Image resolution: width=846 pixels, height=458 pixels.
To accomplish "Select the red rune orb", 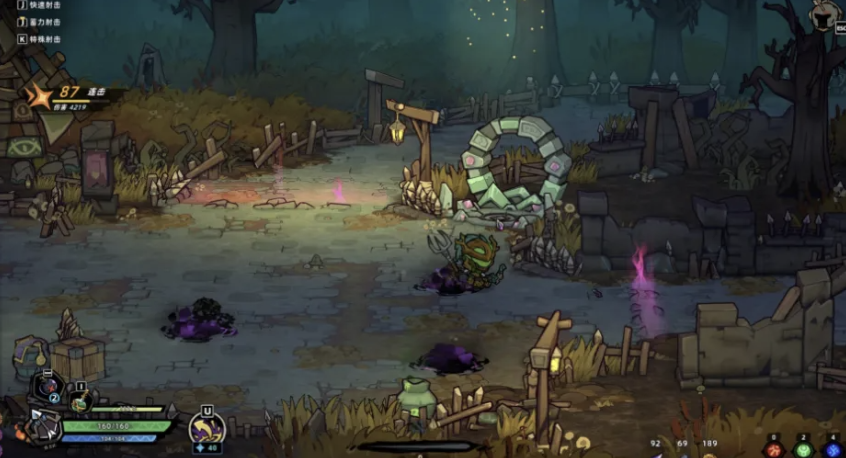I will (773, 449).
